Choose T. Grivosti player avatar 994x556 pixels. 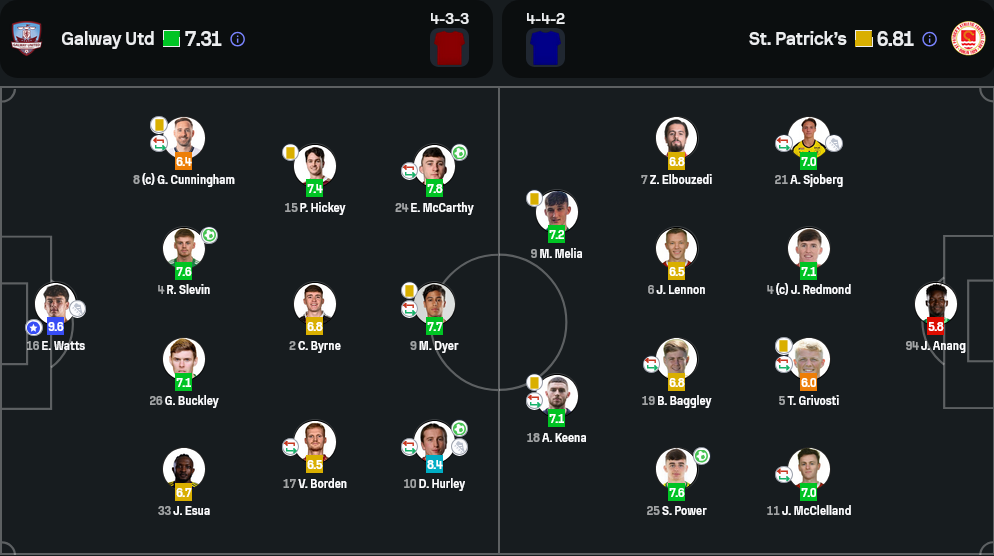pos(809,360)
